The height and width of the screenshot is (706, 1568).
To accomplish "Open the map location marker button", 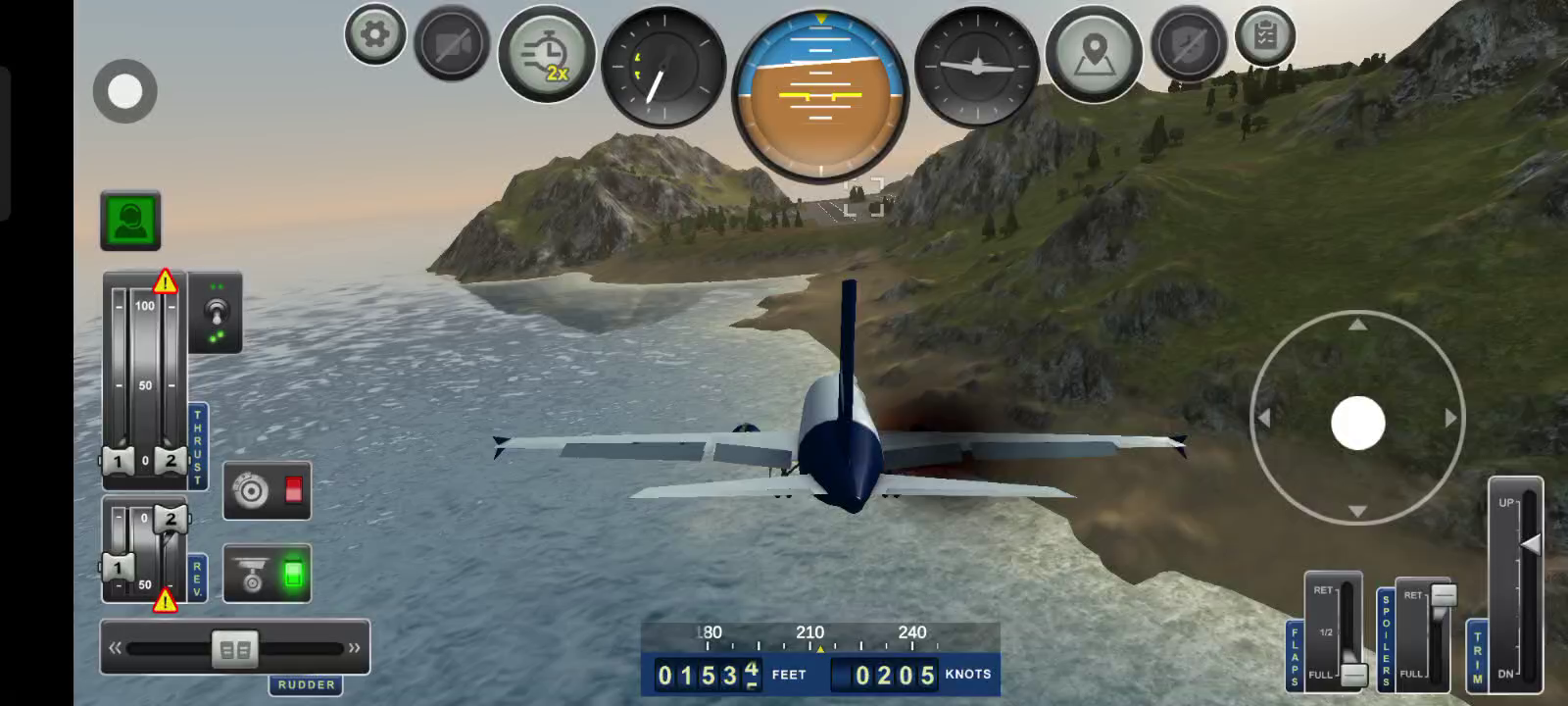I will point(1094,54).
